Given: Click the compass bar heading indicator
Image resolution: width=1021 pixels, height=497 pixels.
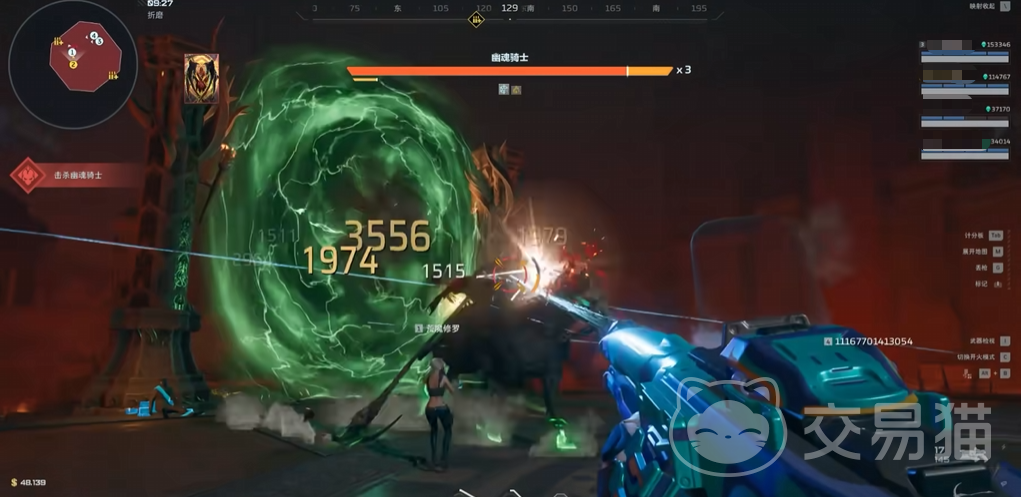Looking at the screenshot, I should tap(509, 9).
